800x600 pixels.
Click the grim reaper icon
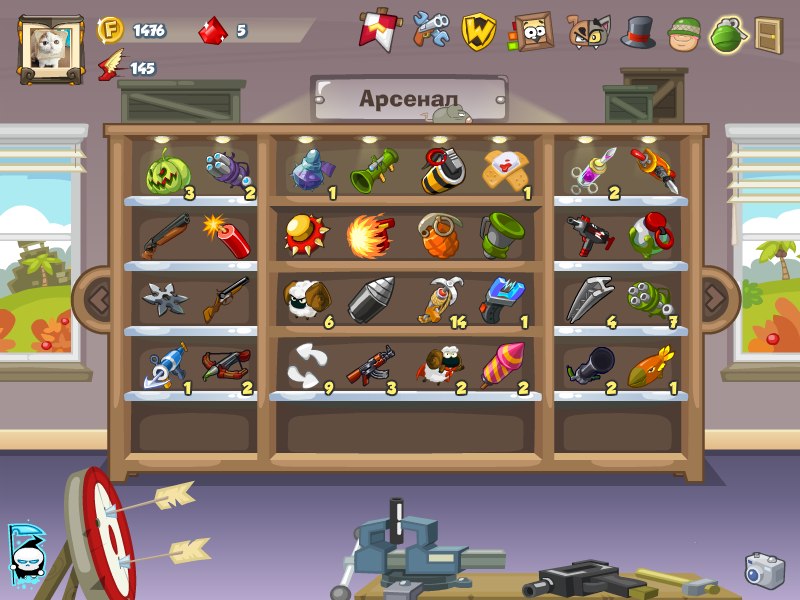click(x=25, y=553)
